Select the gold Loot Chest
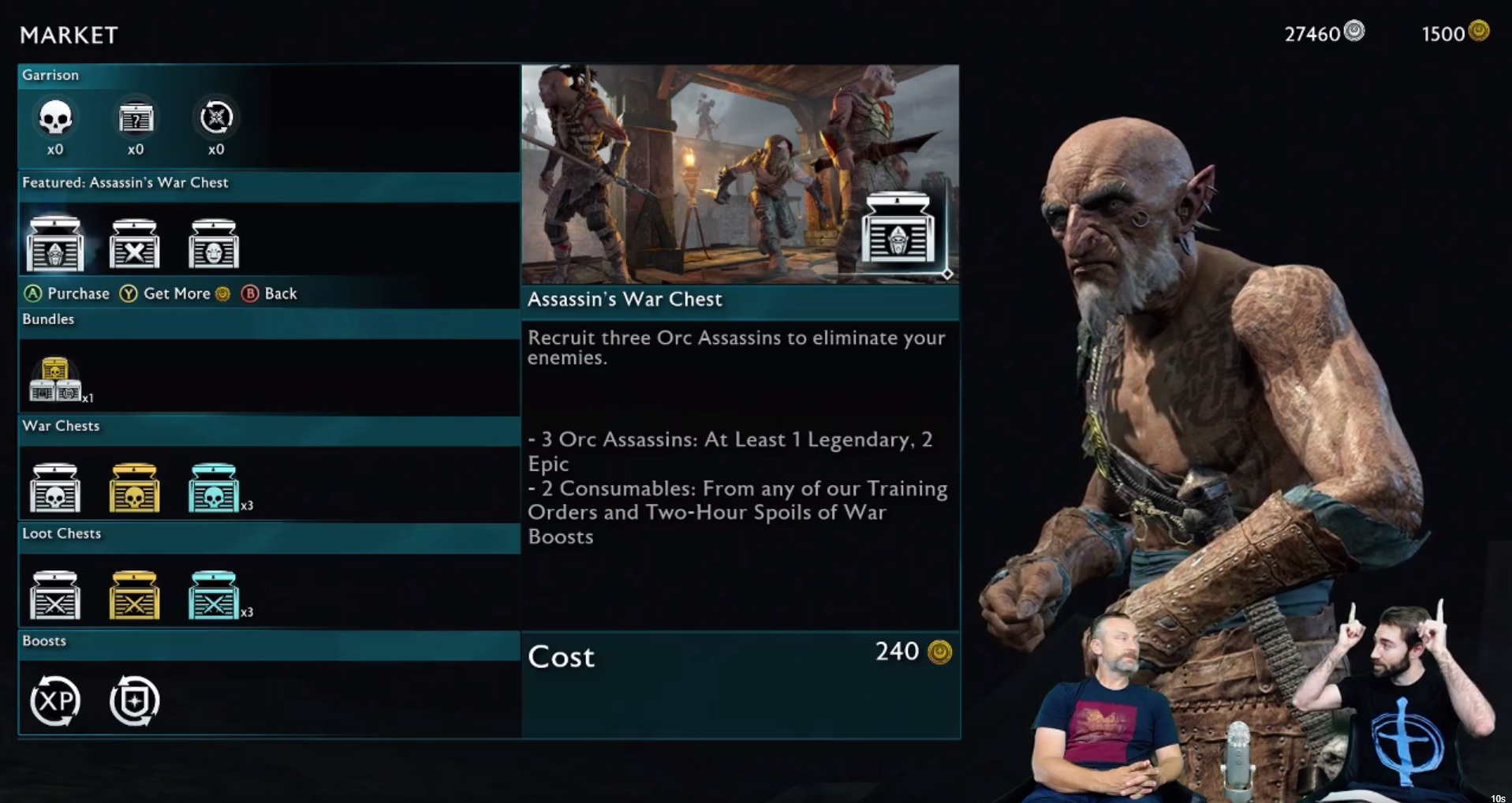Viewport: 1512px width, 803px height. (134, 595)
